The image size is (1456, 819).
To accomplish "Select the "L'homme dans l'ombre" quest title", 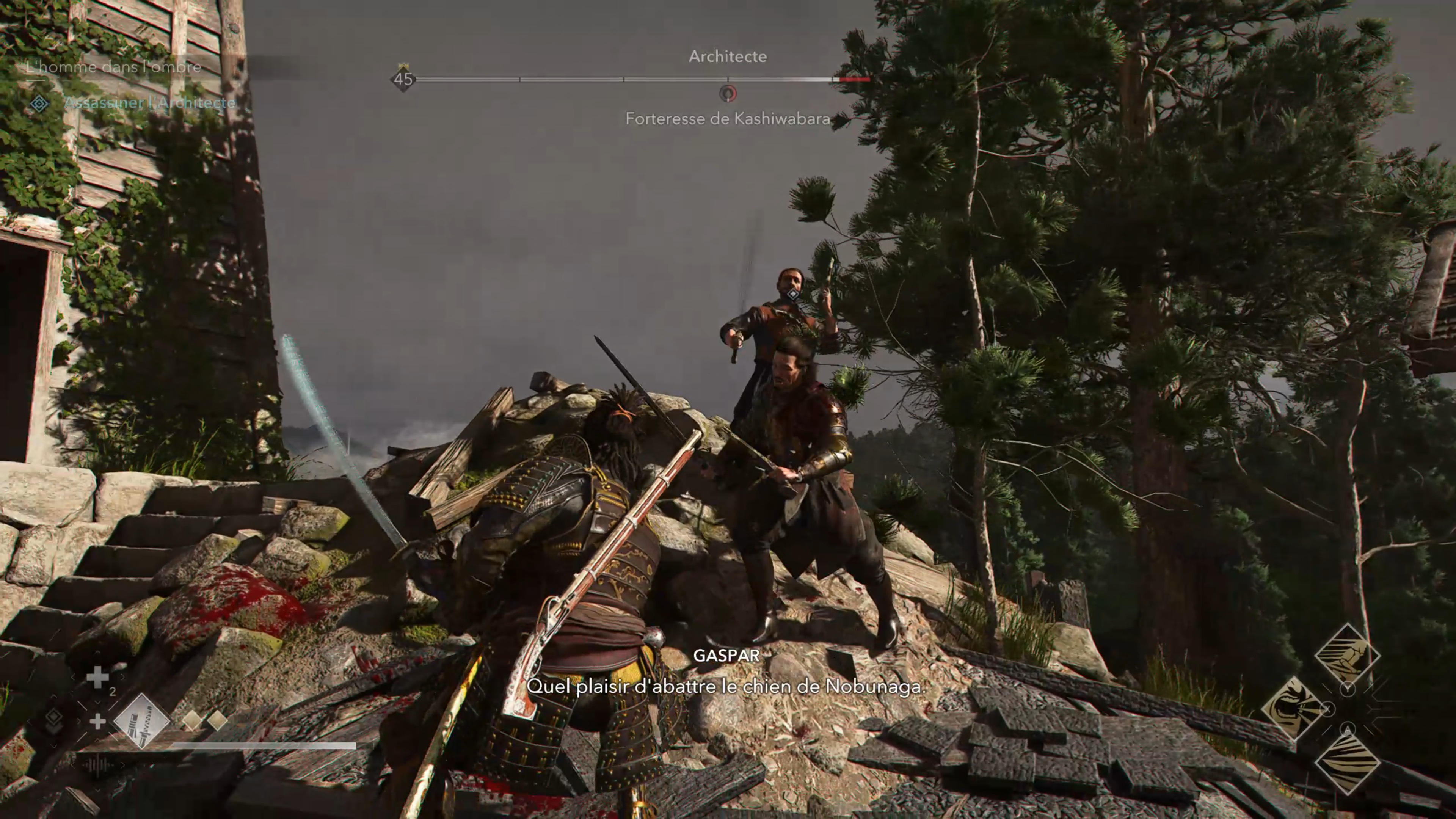I will 114,67.
